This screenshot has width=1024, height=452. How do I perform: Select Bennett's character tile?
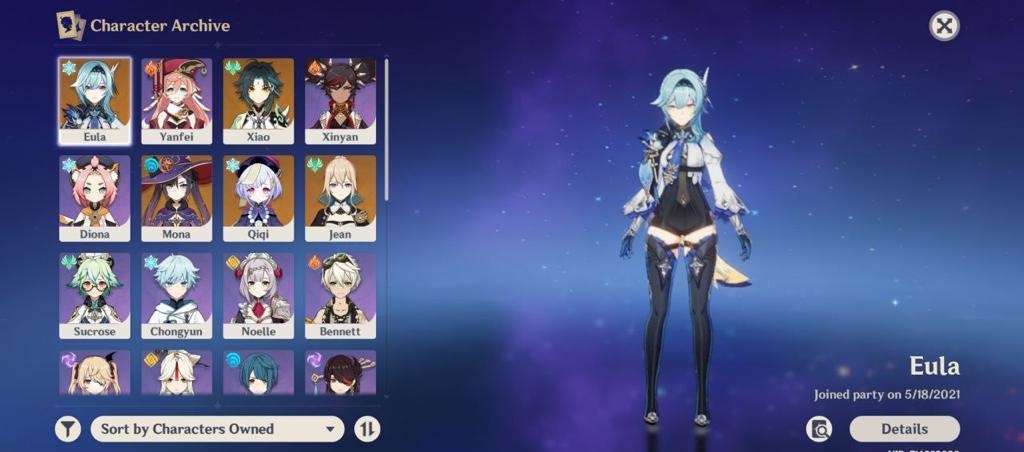(x=340, y=295)
